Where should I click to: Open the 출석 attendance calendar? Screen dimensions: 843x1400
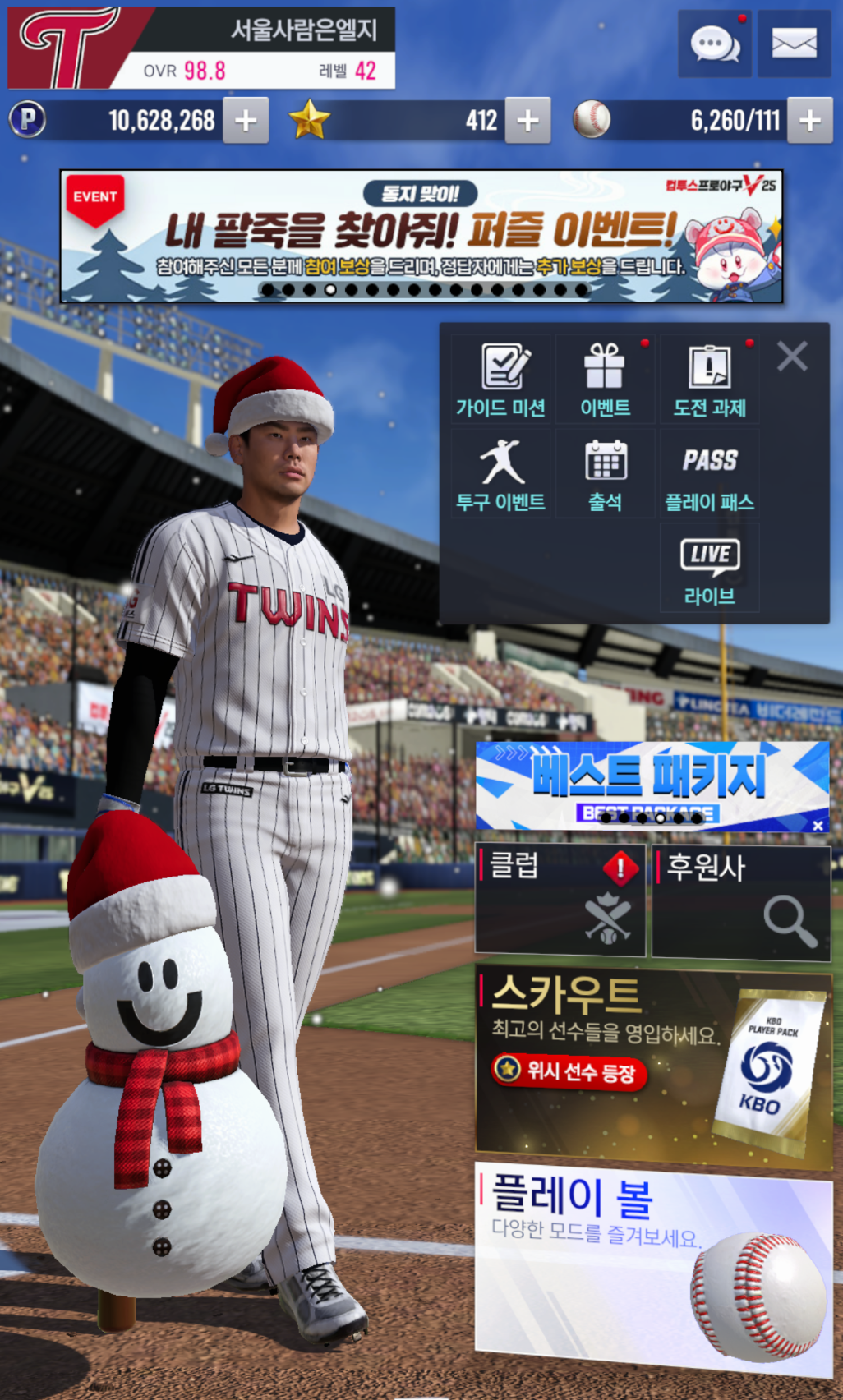[605, 474]
